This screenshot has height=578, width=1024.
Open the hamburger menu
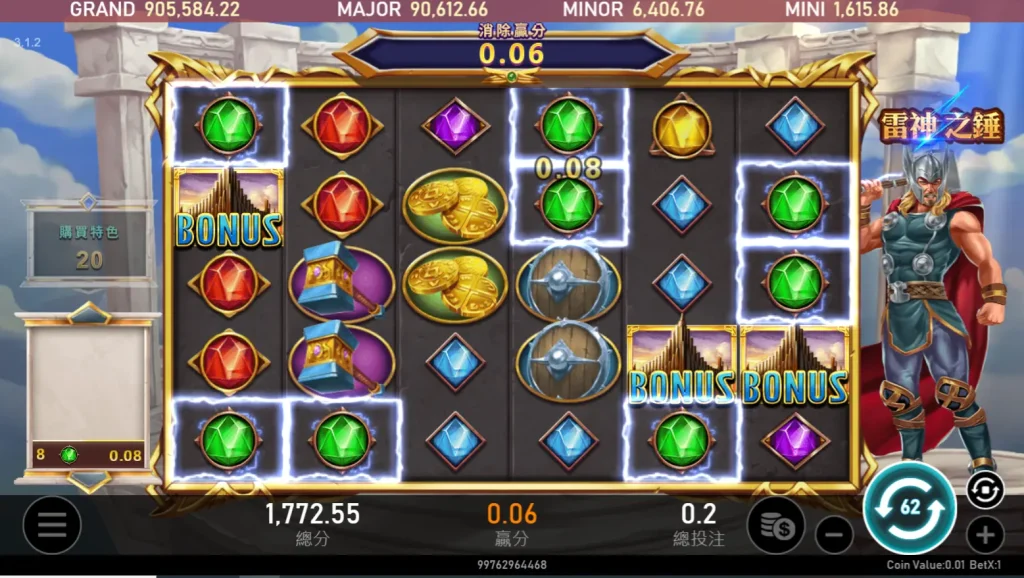tap(52, 525)
